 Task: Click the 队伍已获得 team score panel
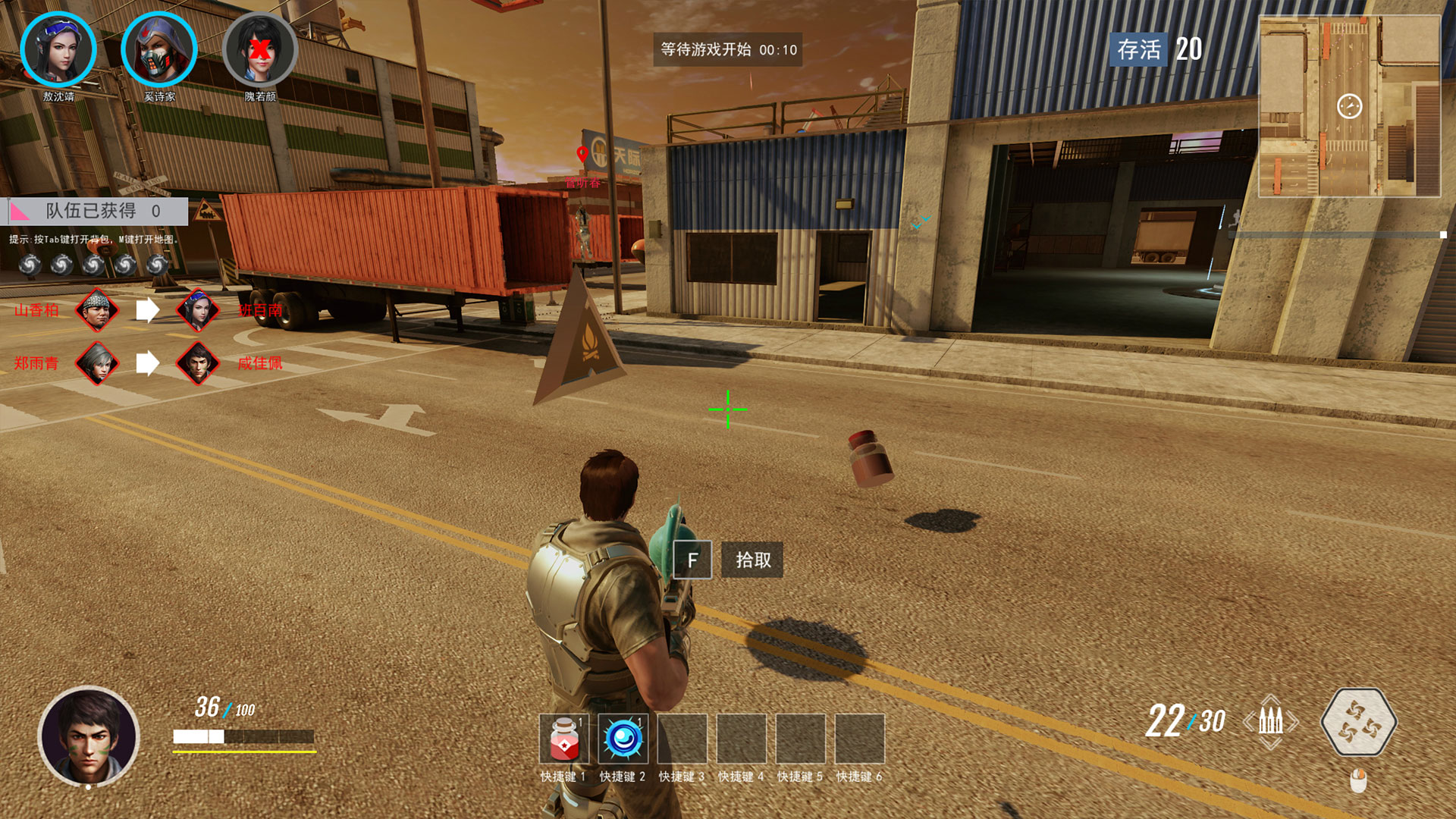(95, 211)
